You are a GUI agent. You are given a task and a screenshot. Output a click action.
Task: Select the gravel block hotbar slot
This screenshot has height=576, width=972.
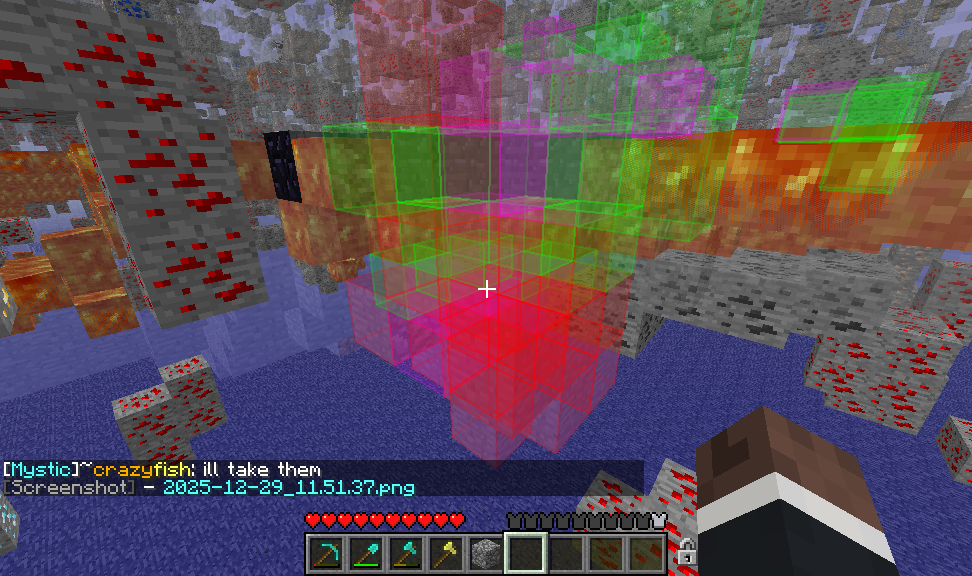click(x=485, y=551)
